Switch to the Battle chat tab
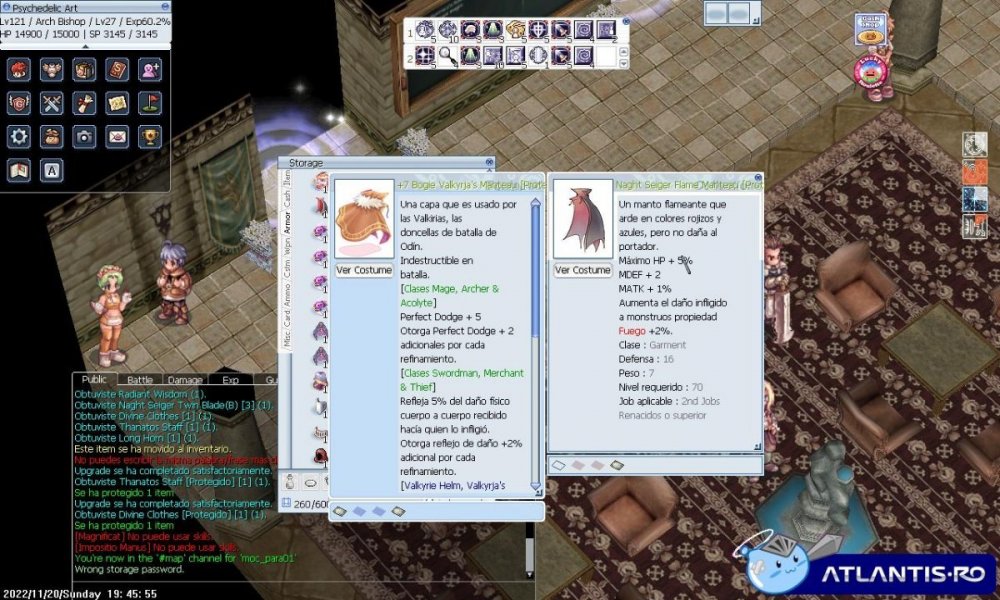 (x=140, y=380)
